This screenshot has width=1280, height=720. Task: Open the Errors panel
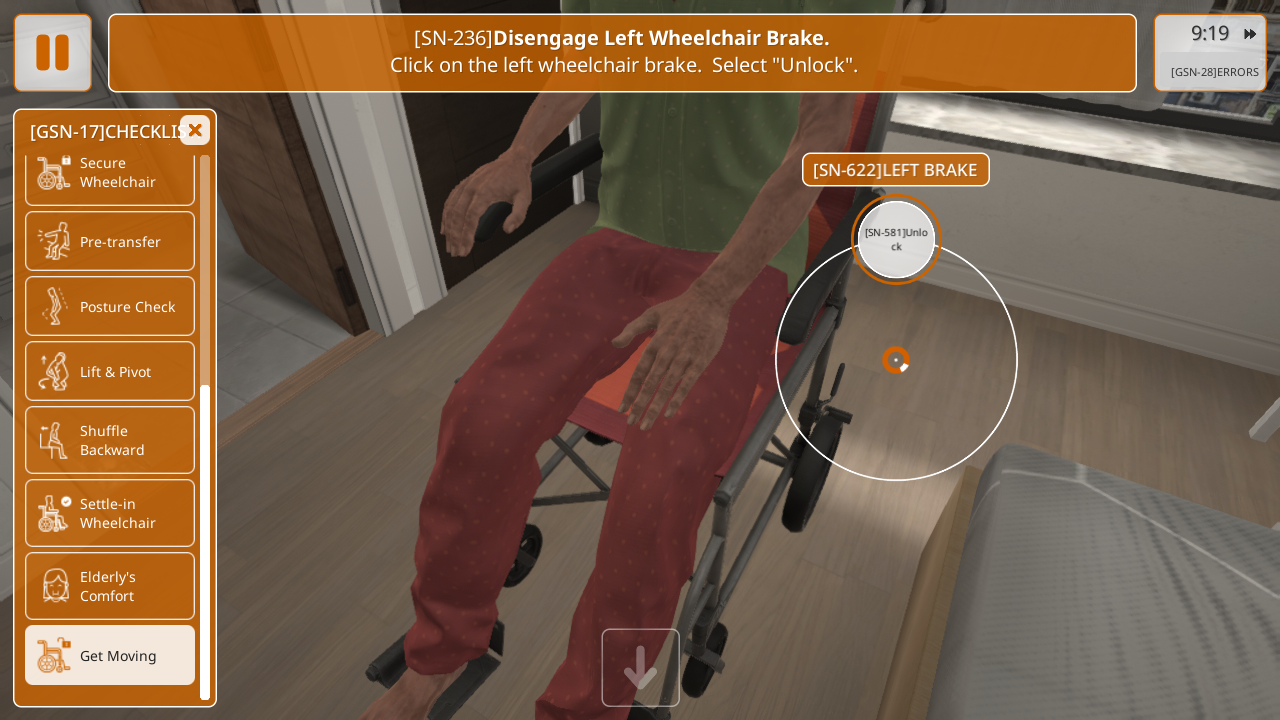[1214, 72]
